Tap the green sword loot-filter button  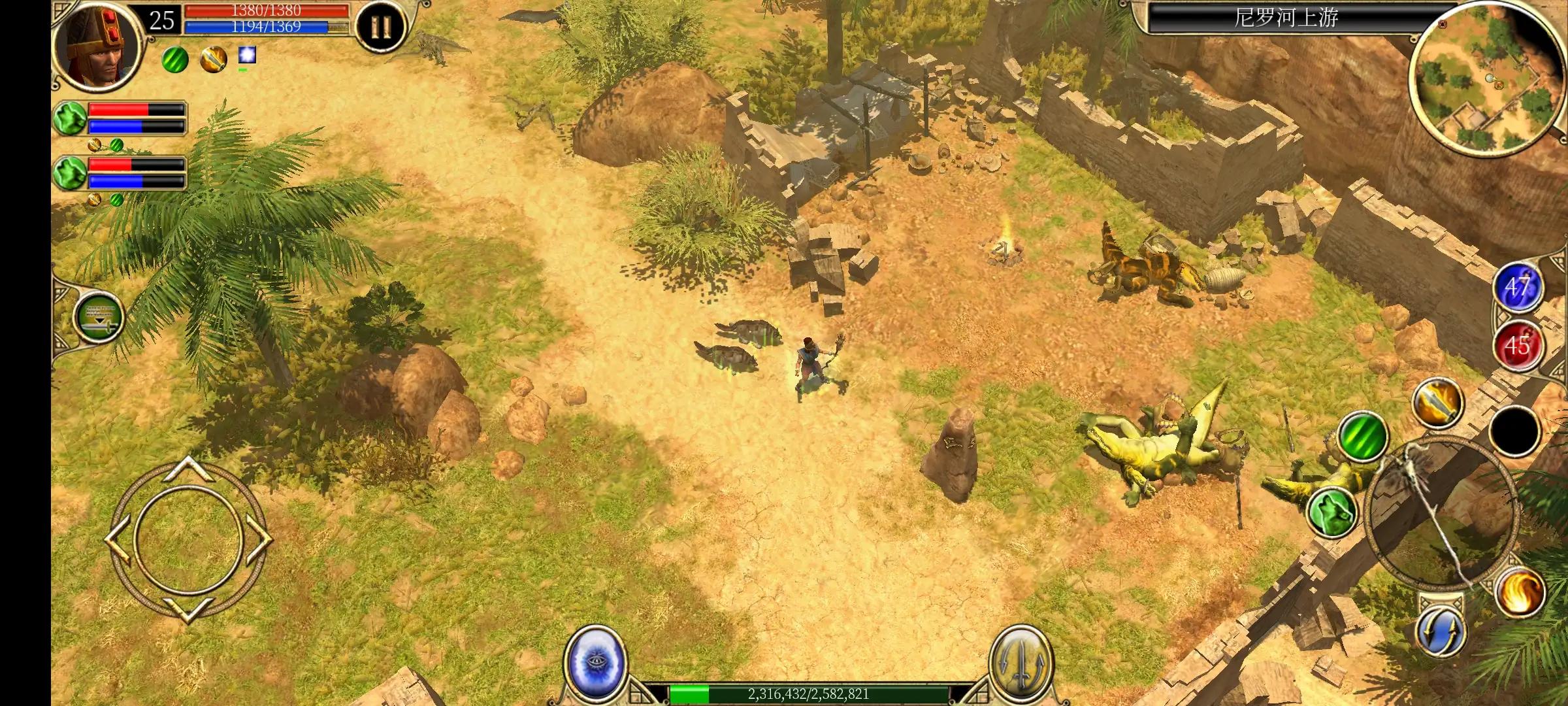click(x=99, y=317)
